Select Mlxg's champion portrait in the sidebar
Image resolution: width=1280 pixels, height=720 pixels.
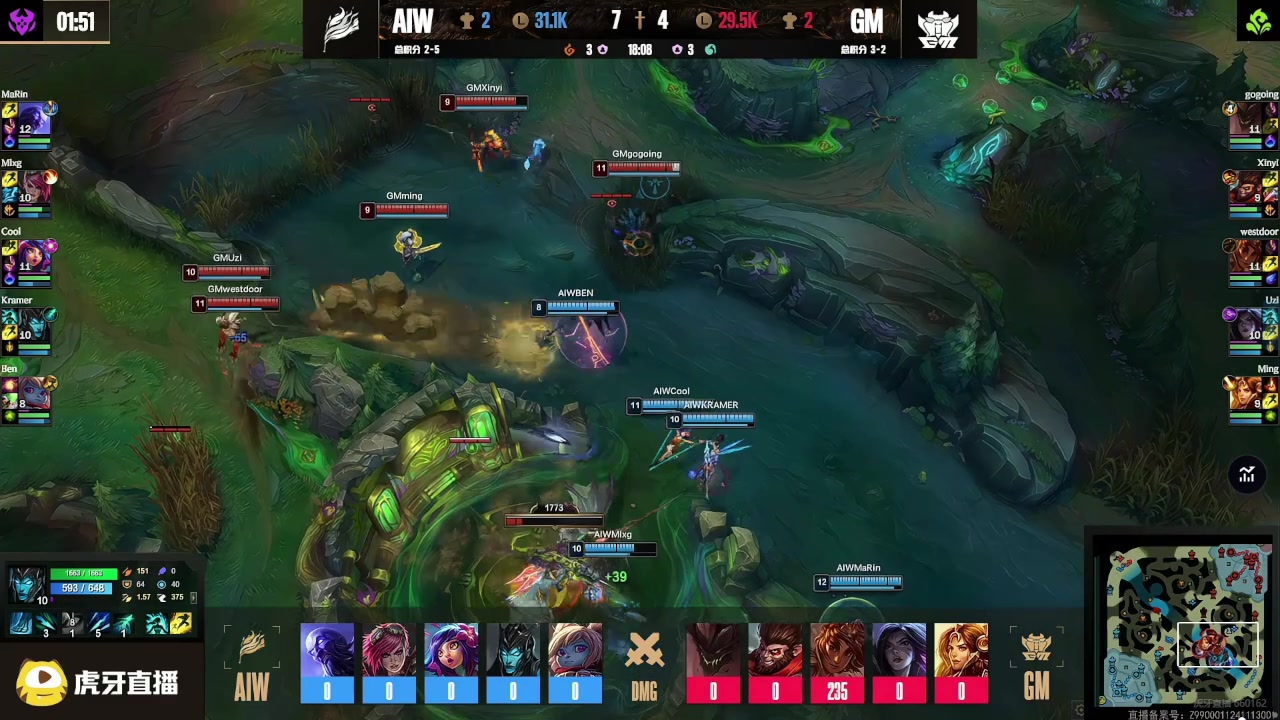(x=35, y=189)
